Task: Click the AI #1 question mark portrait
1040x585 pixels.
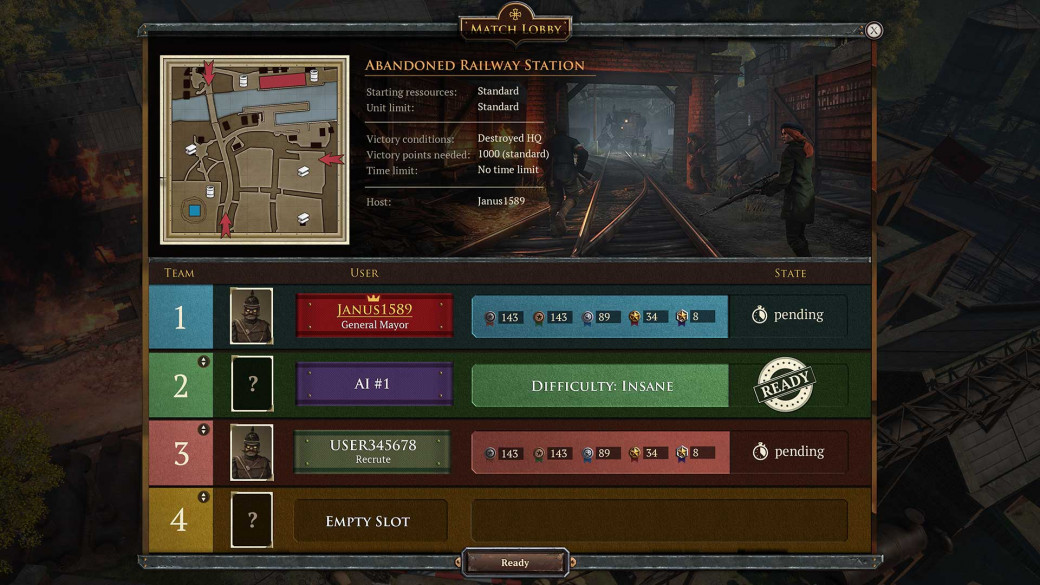Action: (x=252, y=385)
